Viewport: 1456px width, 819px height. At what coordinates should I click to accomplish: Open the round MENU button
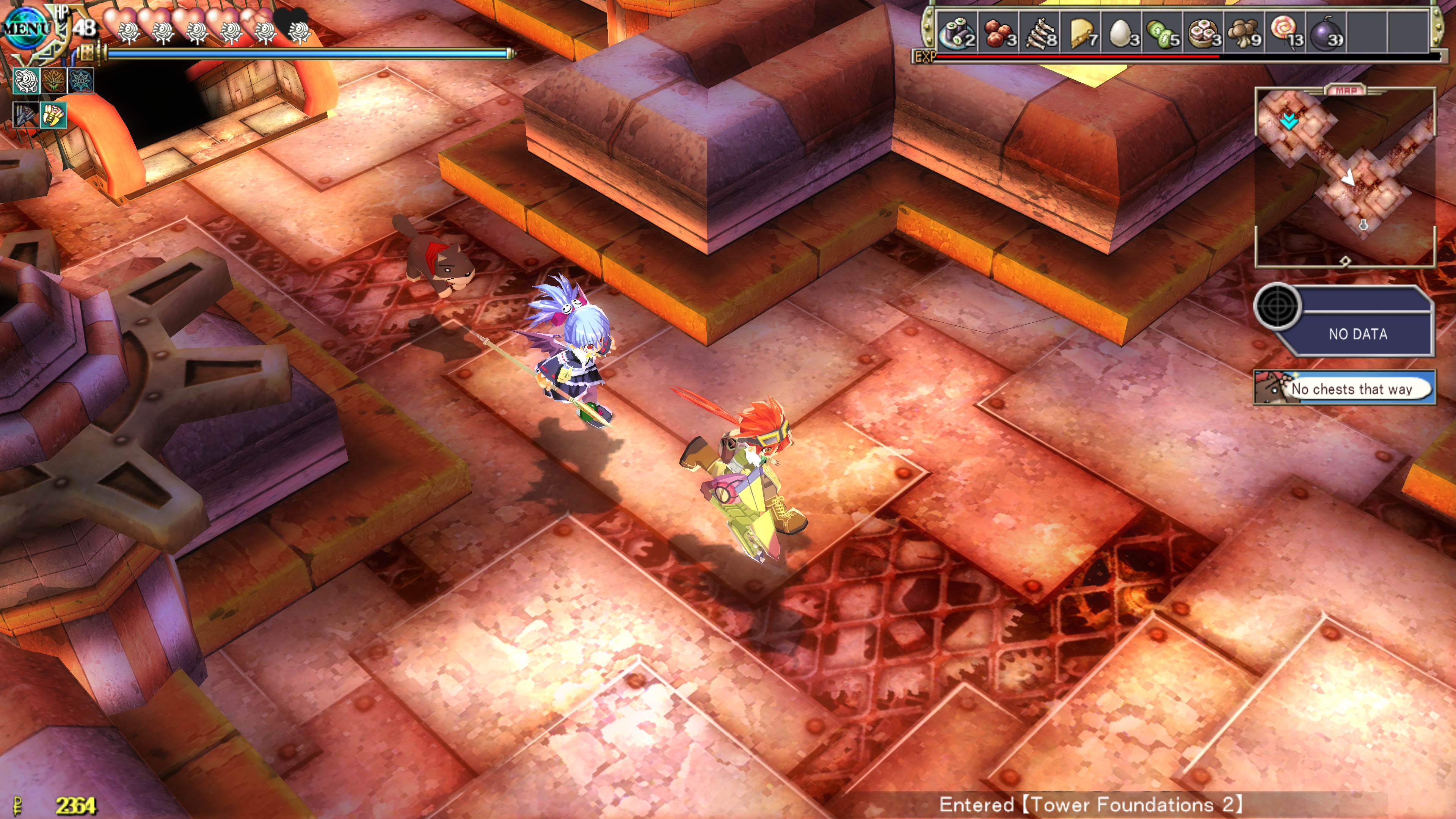pyautogui.click(x=25, y=27)
